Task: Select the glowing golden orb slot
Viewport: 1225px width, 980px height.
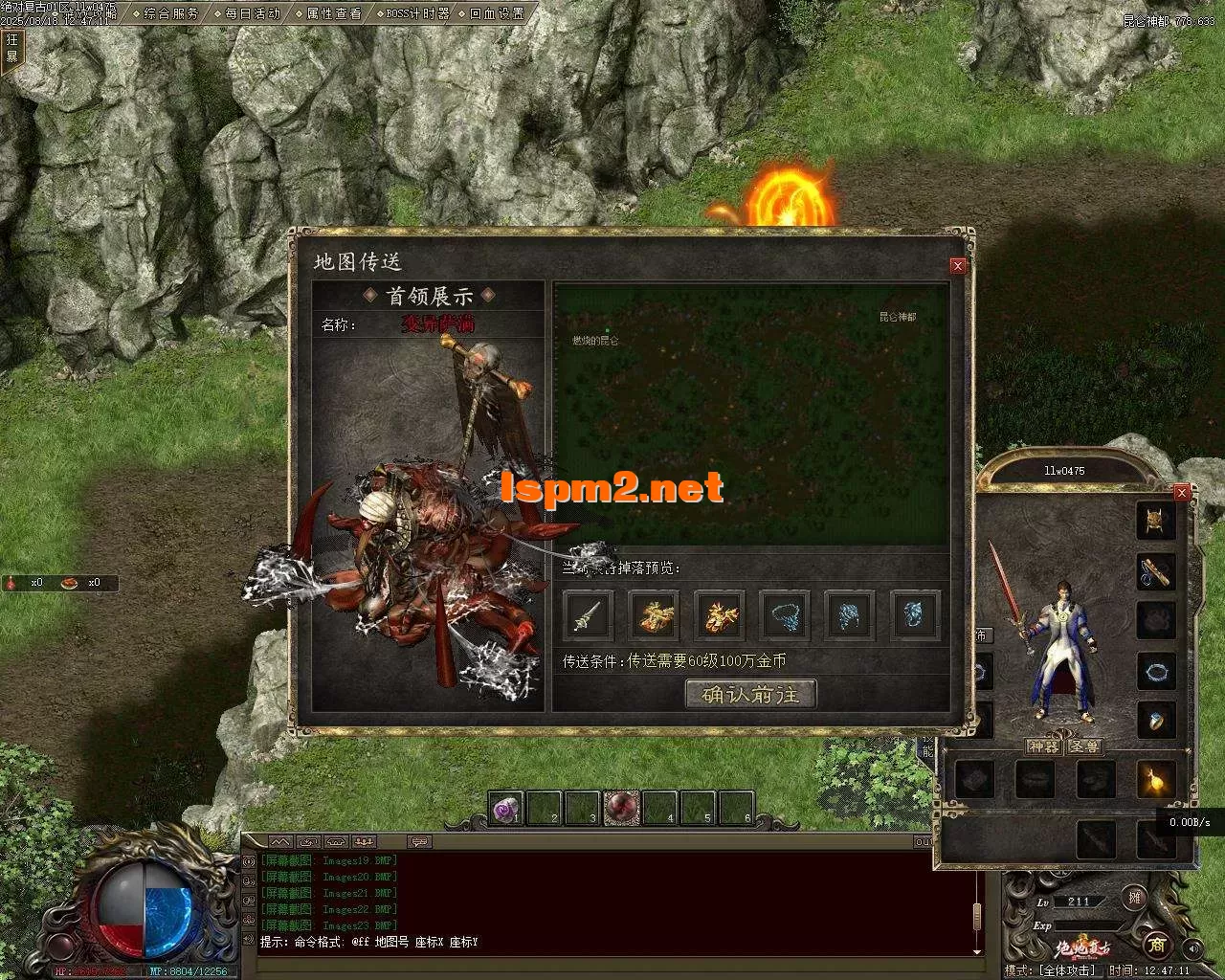Action: coord(1156,780)
